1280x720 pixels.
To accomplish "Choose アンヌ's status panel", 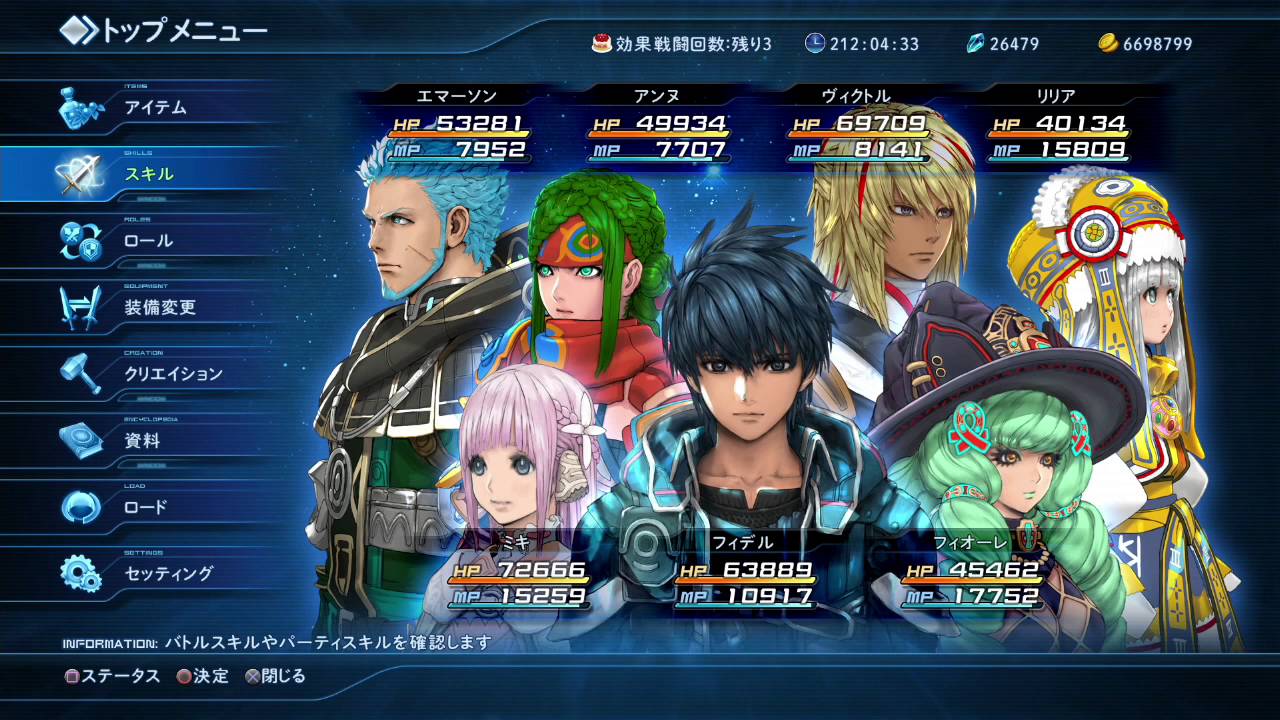I will (657, 125).
